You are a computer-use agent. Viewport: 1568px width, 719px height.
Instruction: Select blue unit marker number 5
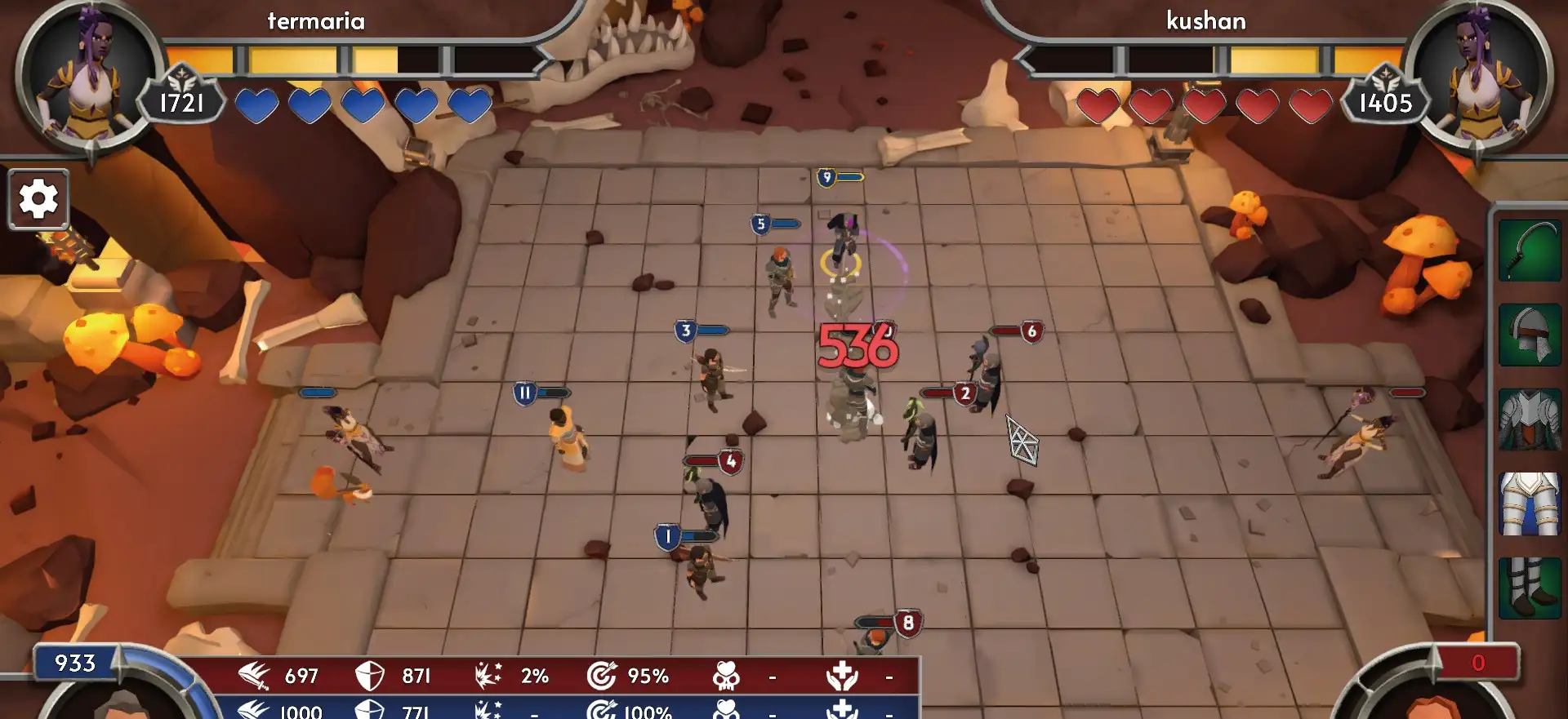761,224
